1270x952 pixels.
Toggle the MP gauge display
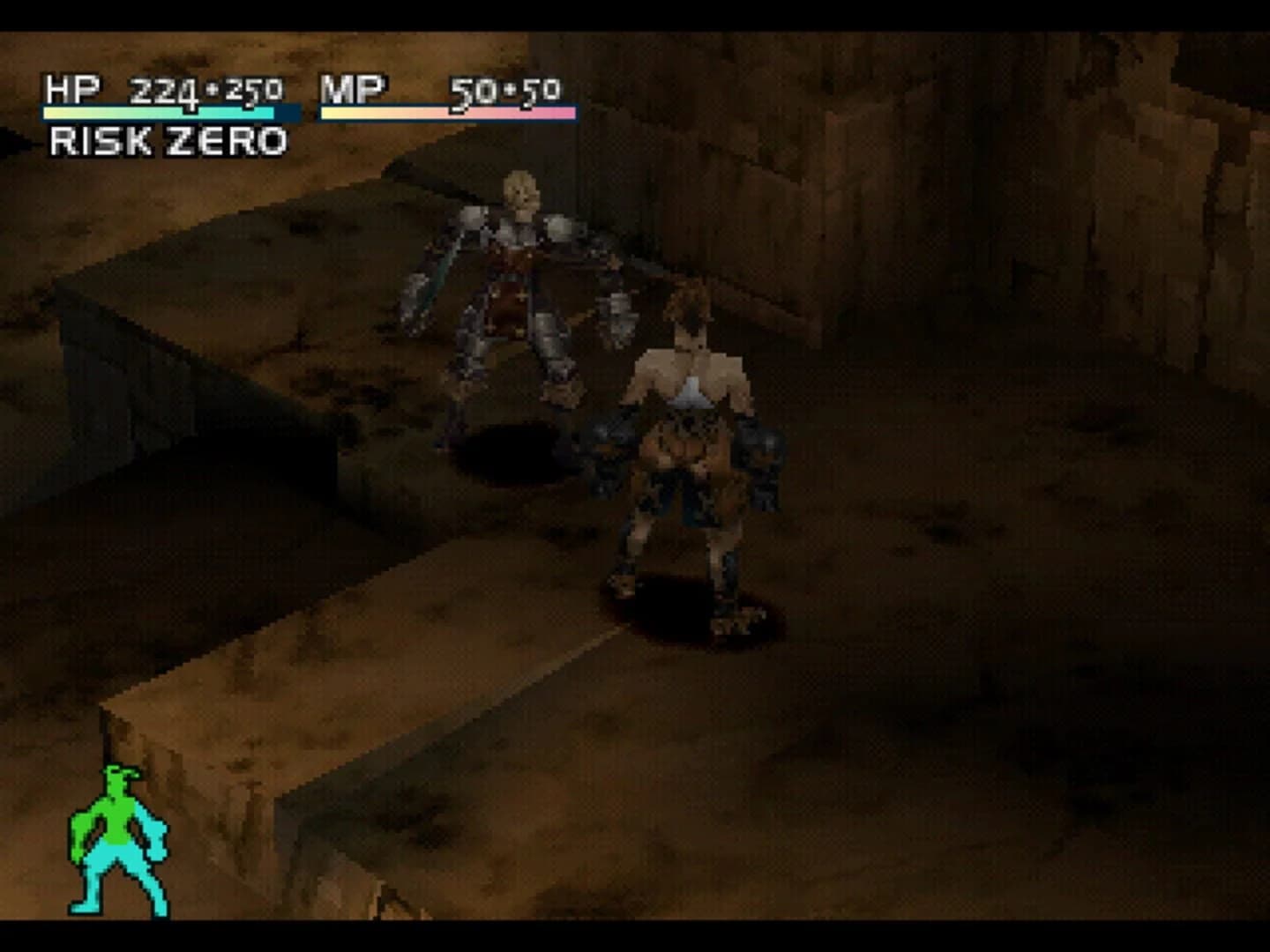click(x=450, y=113)
